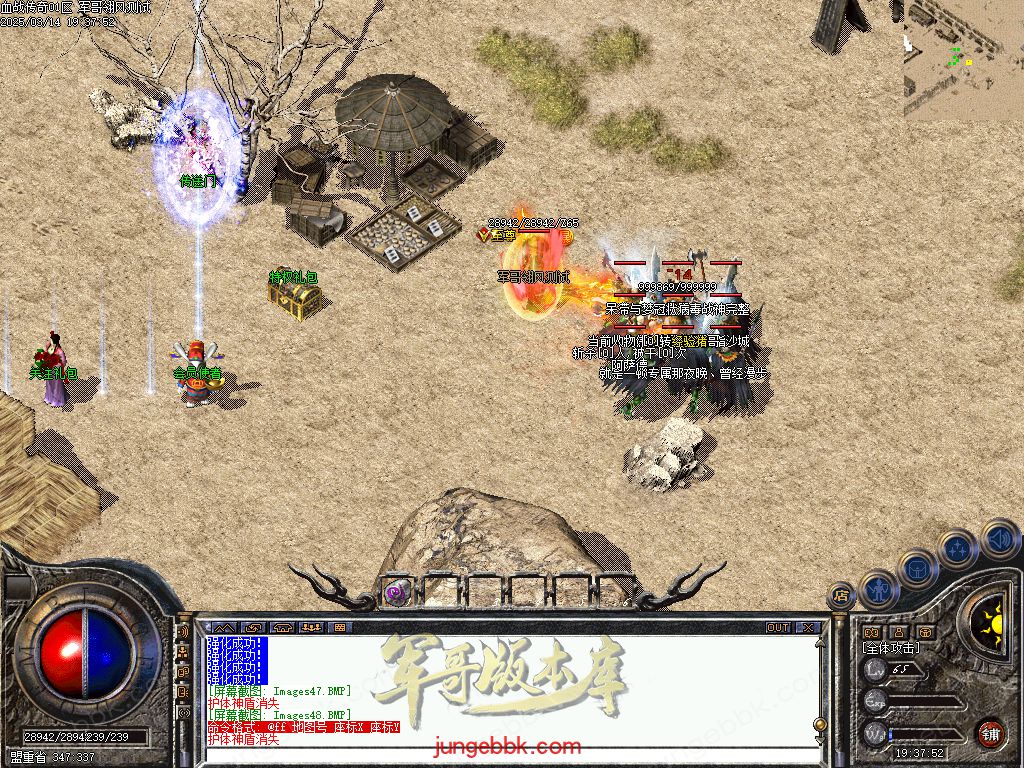Toggle the sound-wave chat channel side button
Viewport: 1024px width, 768px height.
[183, 633]
